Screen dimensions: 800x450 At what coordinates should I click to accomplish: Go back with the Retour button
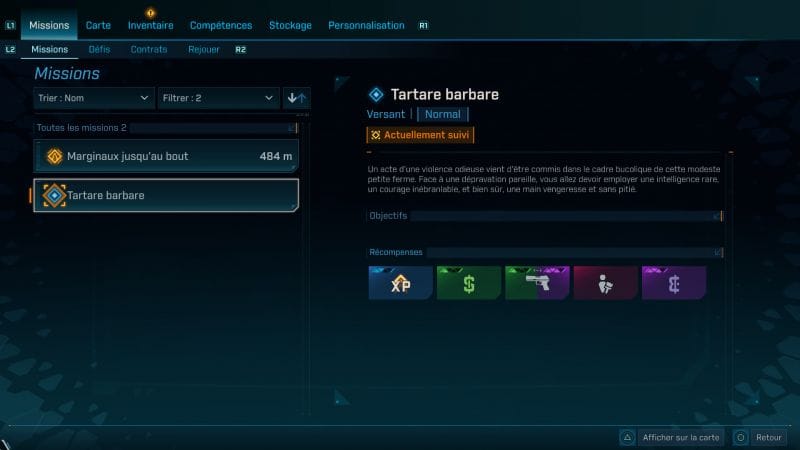pos(759,437)
